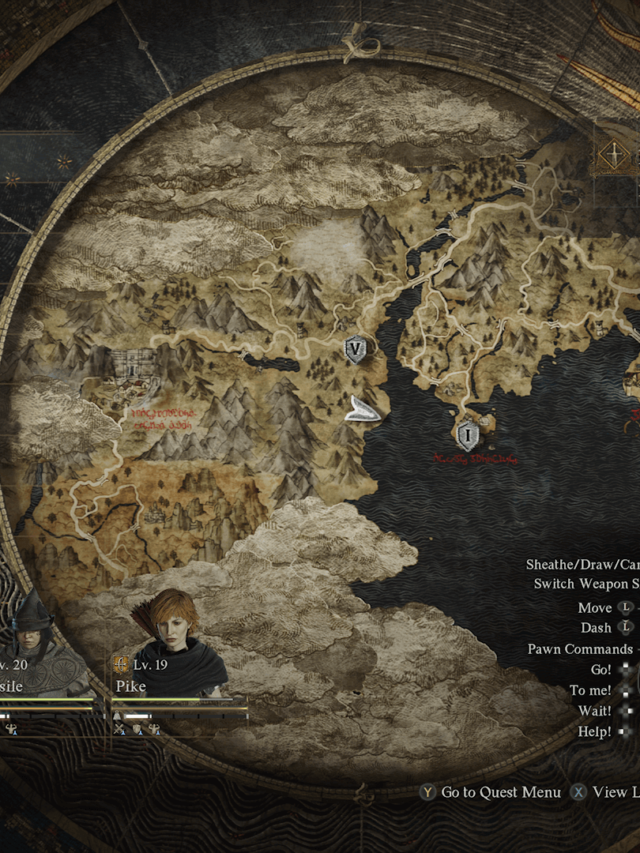The width and height of the screenshot is (640, 853).
Task: Select the shield marker labeled V
Action: click(355, 349)
